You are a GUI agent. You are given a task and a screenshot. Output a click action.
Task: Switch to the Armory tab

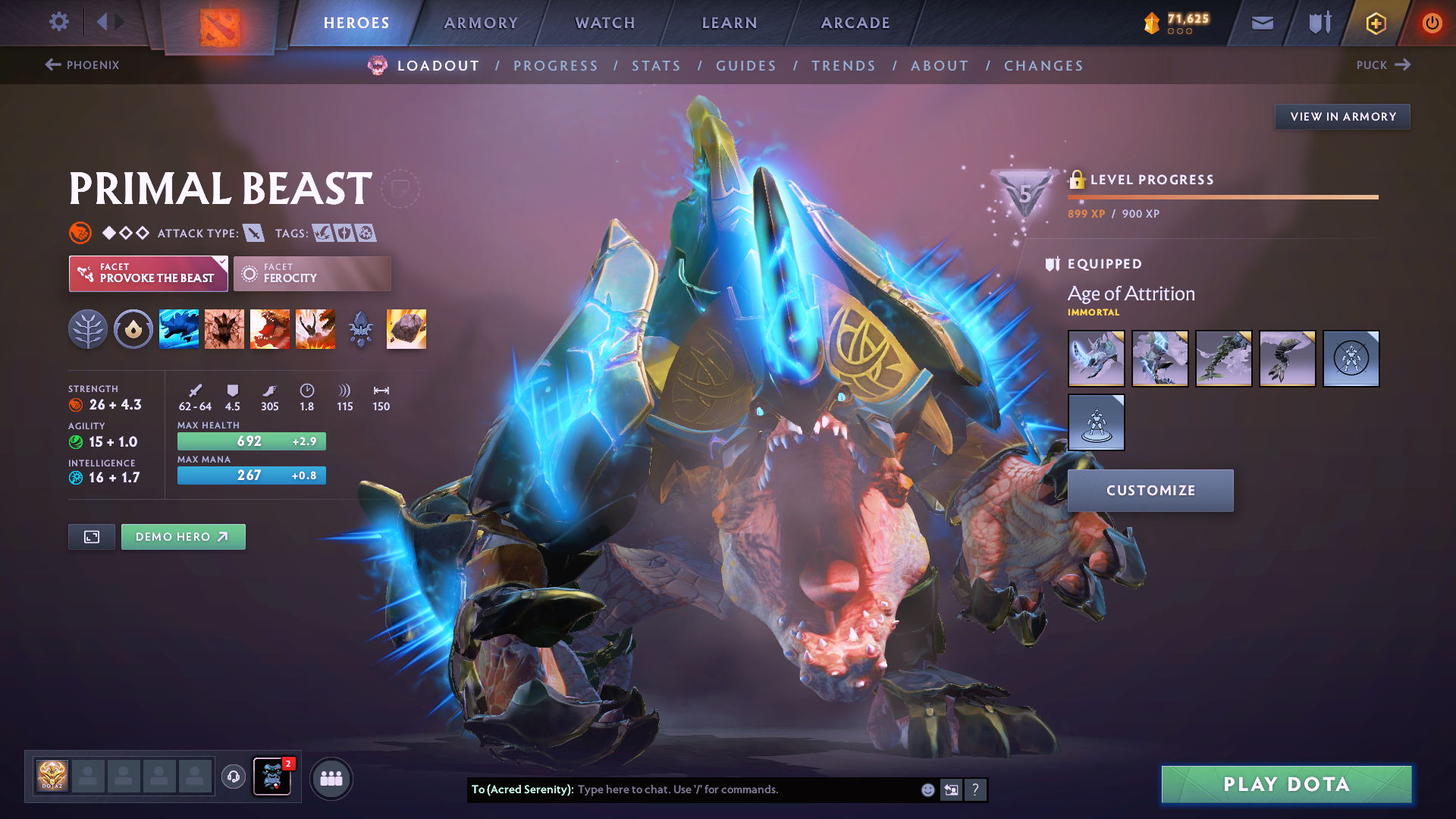coord(481,23)
